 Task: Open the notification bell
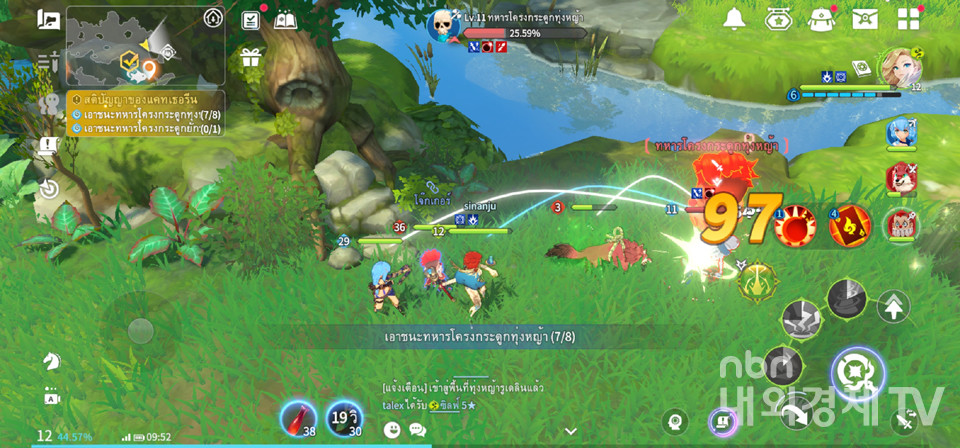coord(735,19)
